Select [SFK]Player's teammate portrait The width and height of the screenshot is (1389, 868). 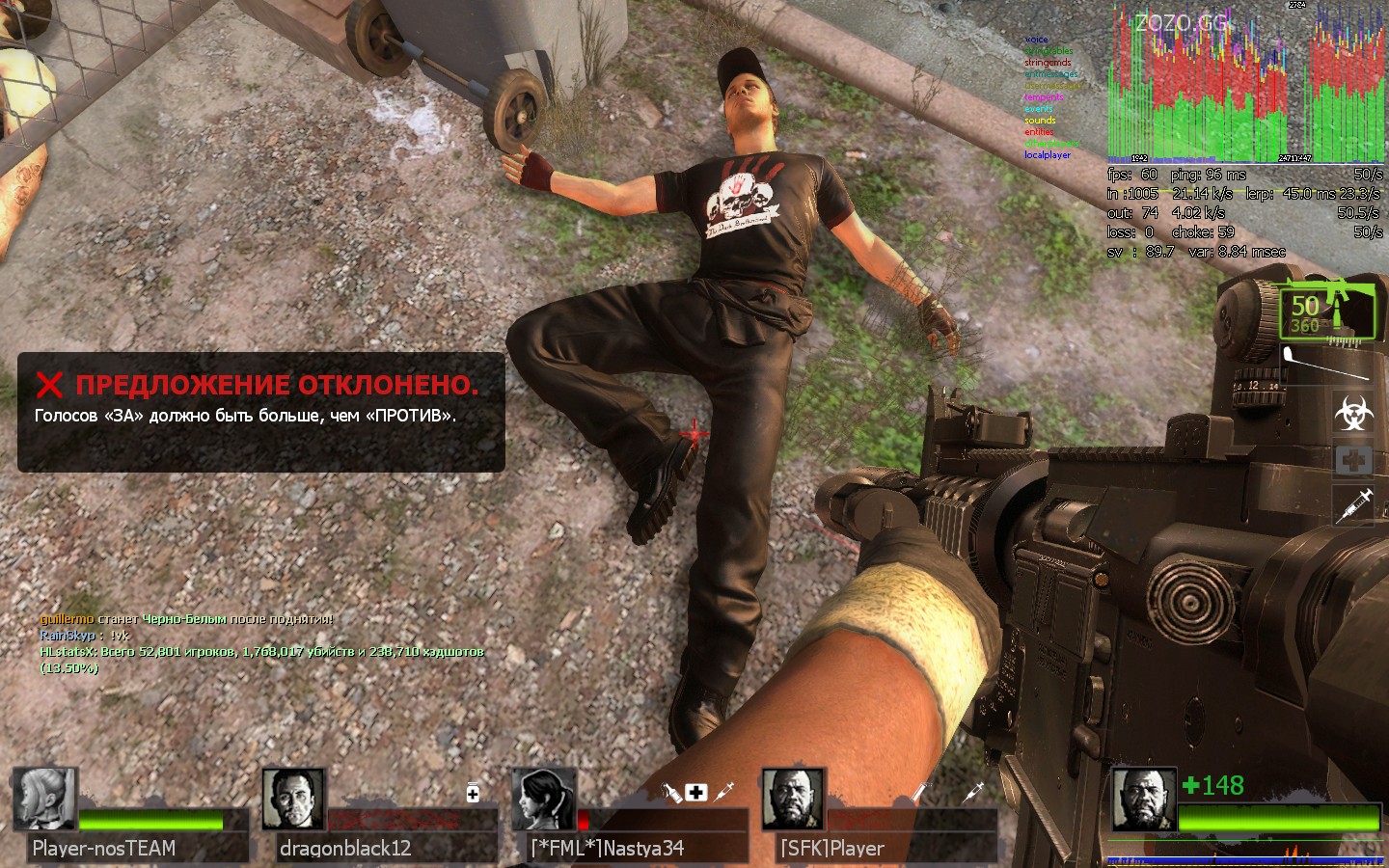pyautogui.click(x=793, y=800)
